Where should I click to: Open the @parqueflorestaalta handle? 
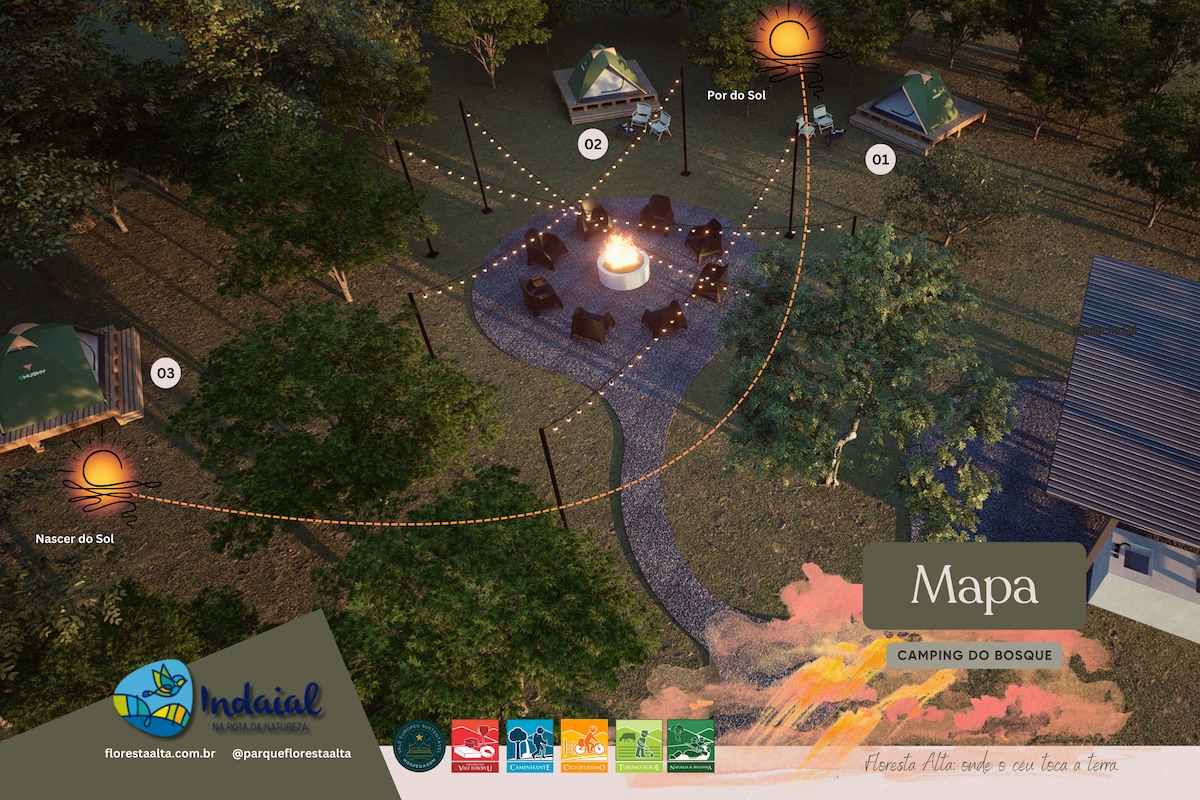click(291, 753)
